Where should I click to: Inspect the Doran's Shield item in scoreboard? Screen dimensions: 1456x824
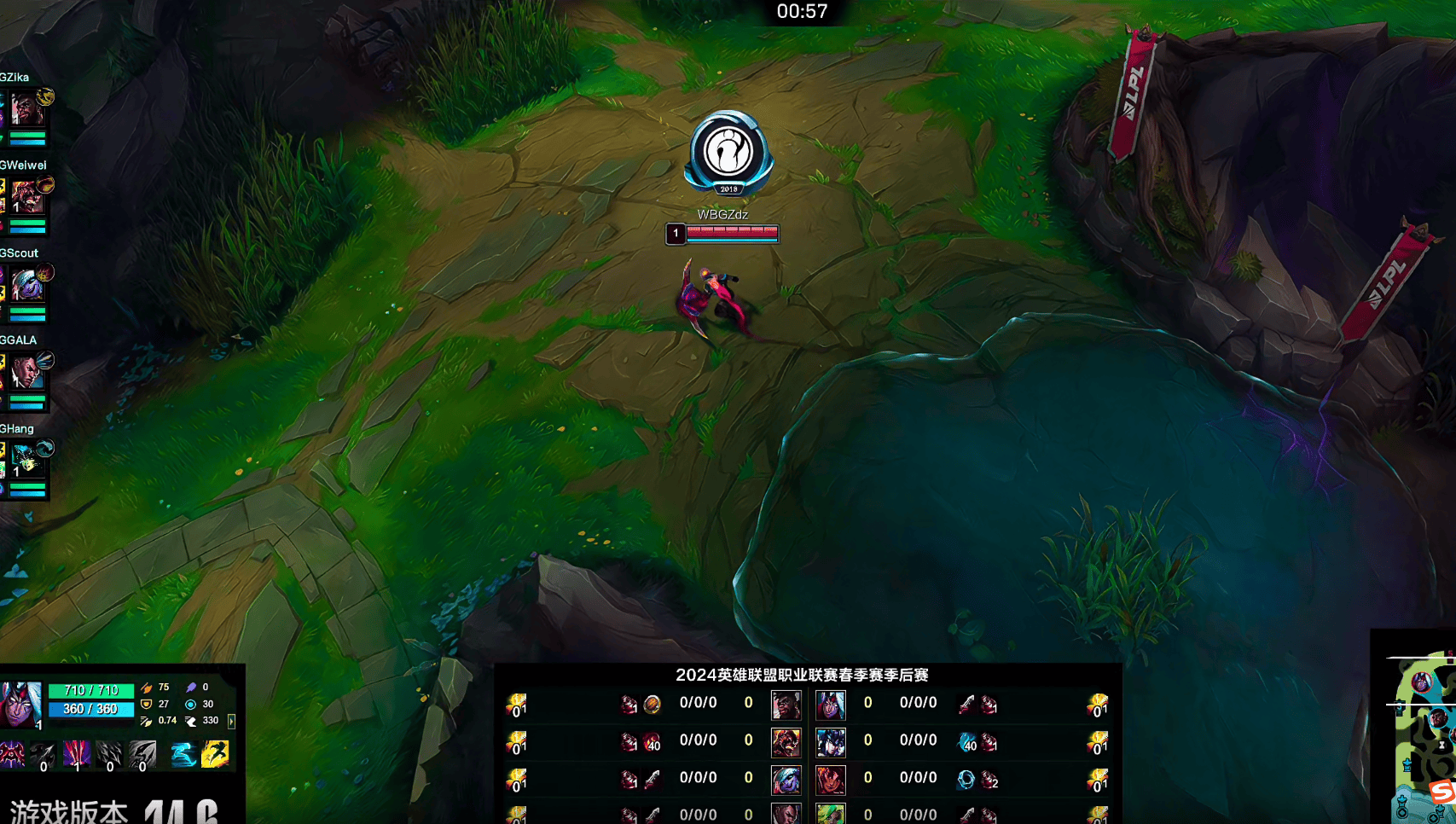click(652, 705)
